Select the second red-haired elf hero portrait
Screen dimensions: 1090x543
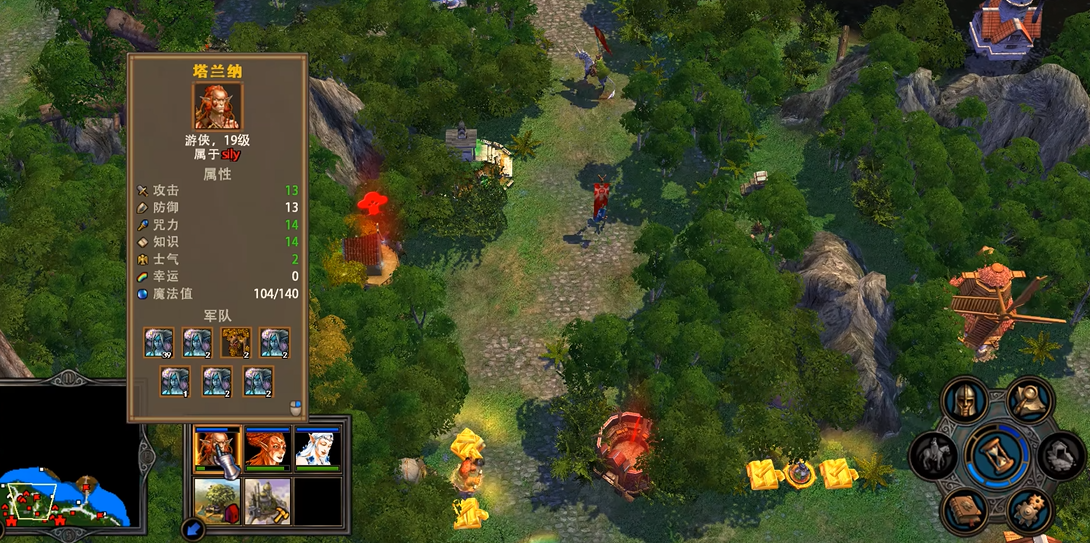pos(267,449)
